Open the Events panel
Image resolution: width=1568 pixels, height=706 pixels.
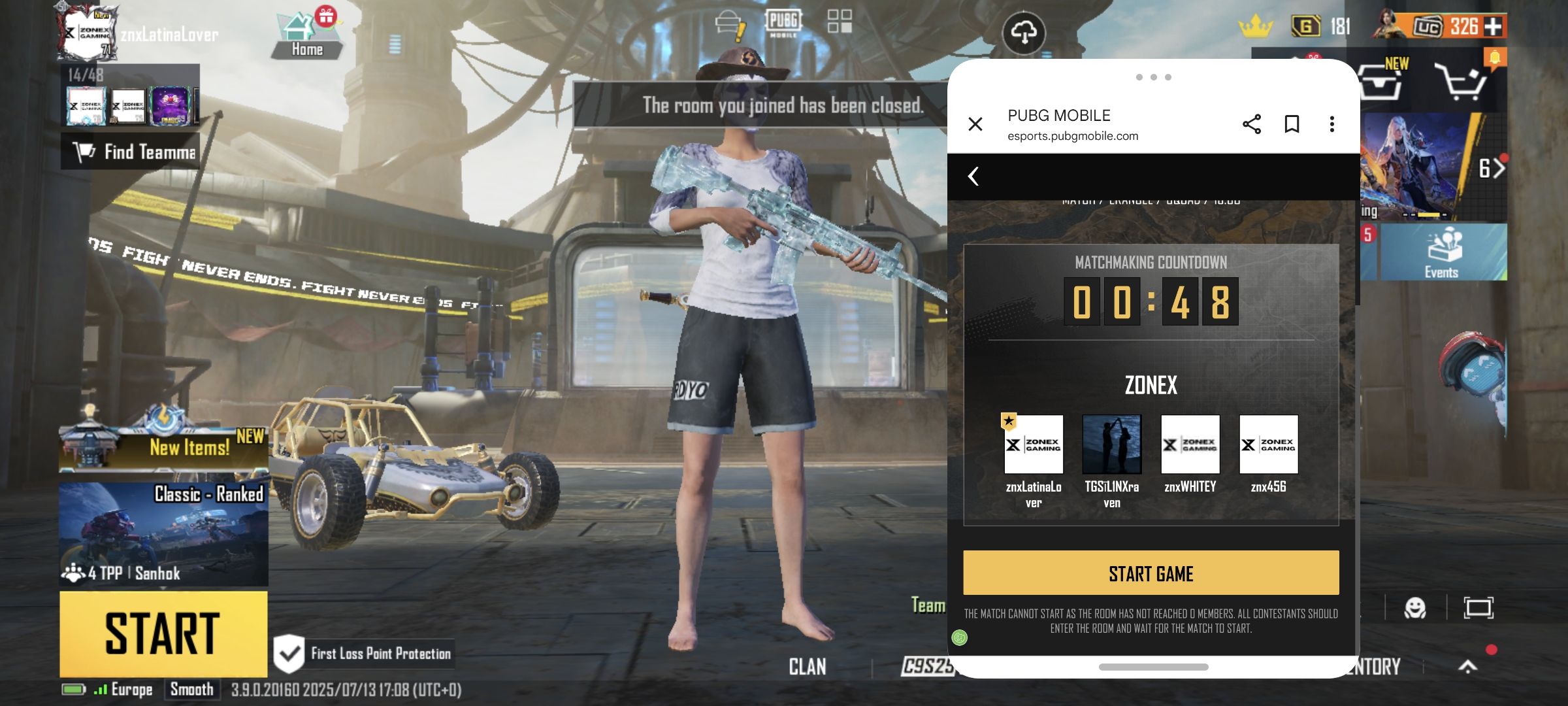[x=1442, y=254]
